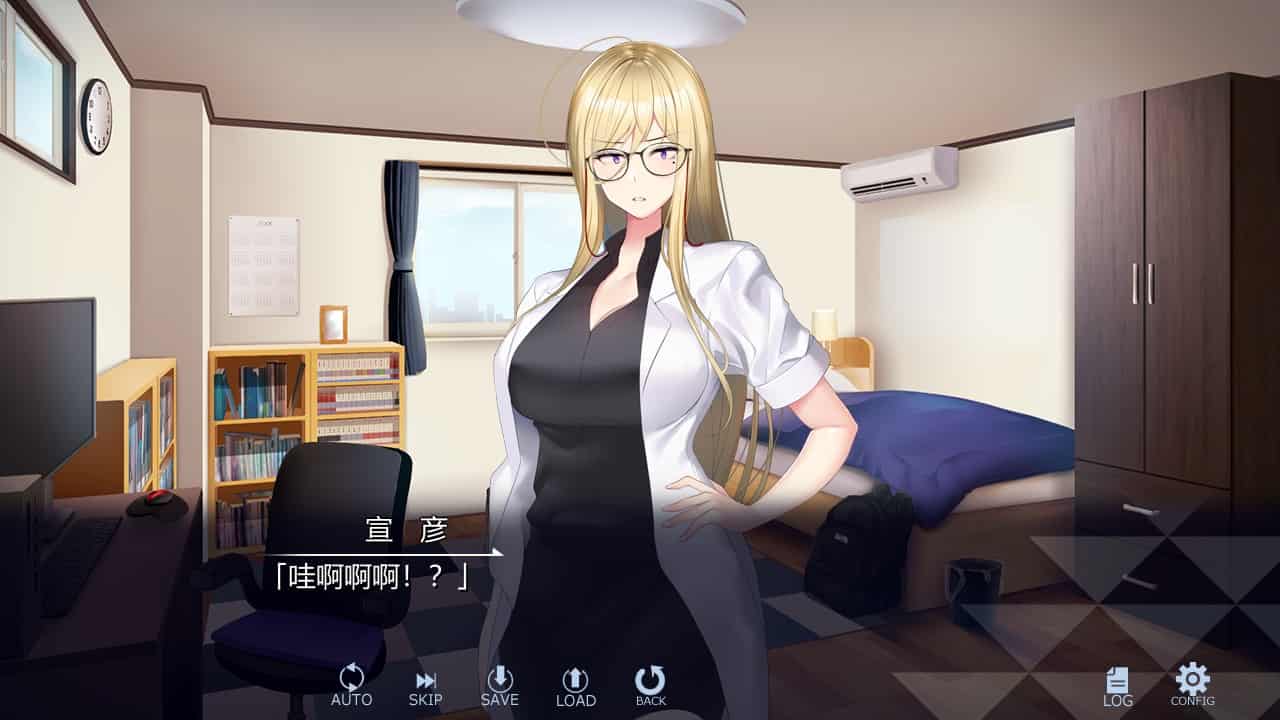Open the SAVE menu
Image resolution: width=1280 pixels, height=720 pixels.
[x=499, y=685]
